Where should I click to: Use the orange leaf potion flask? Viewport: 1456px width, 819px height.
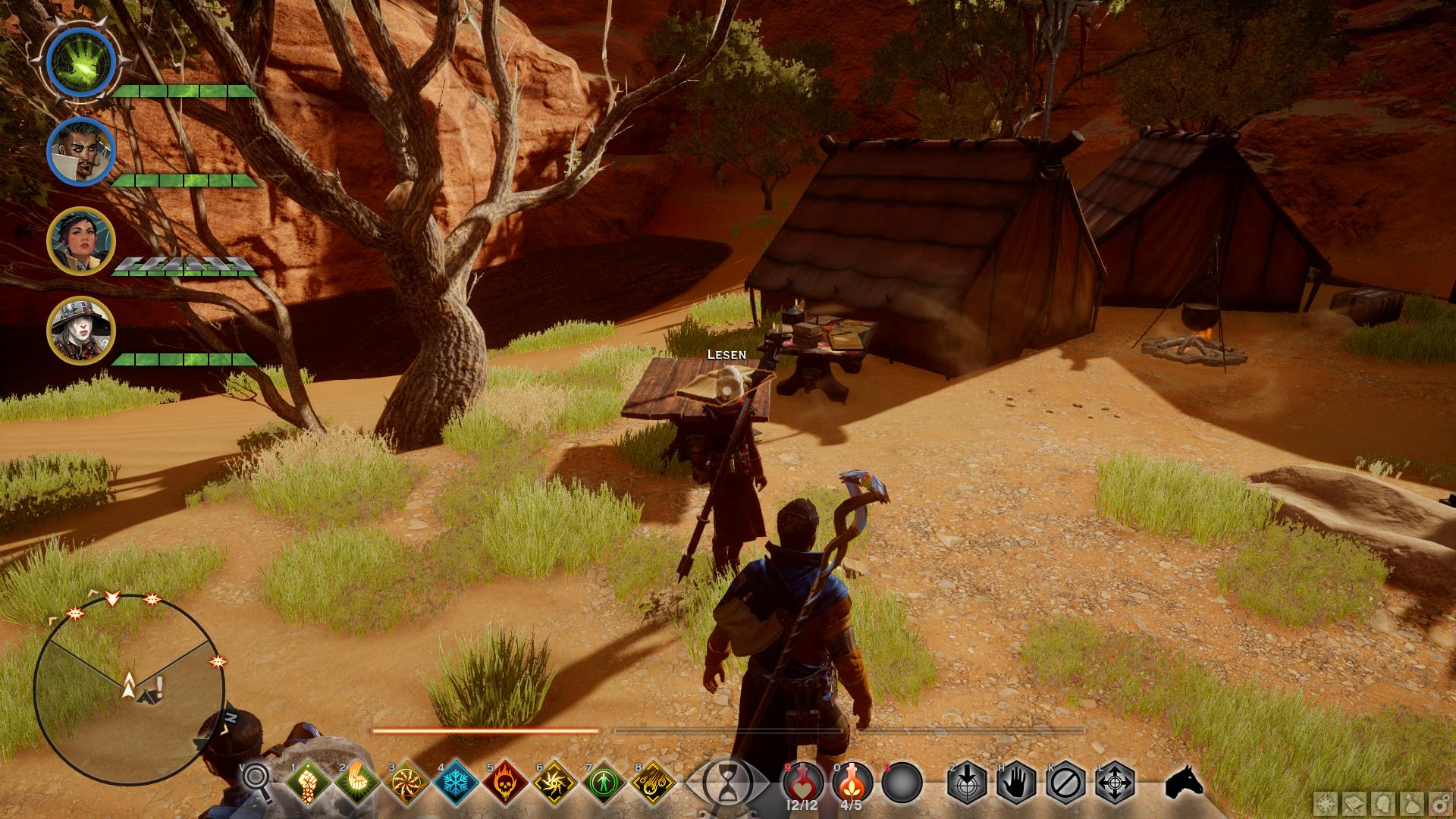(x=852, y=780)
